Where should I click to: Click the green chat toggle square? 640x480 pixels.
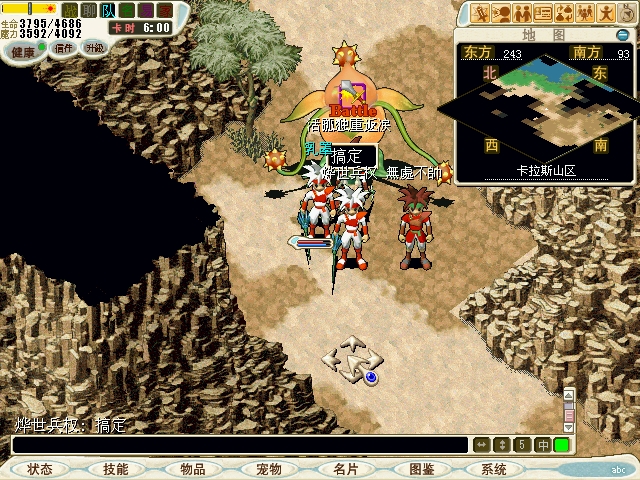[561, 445]
